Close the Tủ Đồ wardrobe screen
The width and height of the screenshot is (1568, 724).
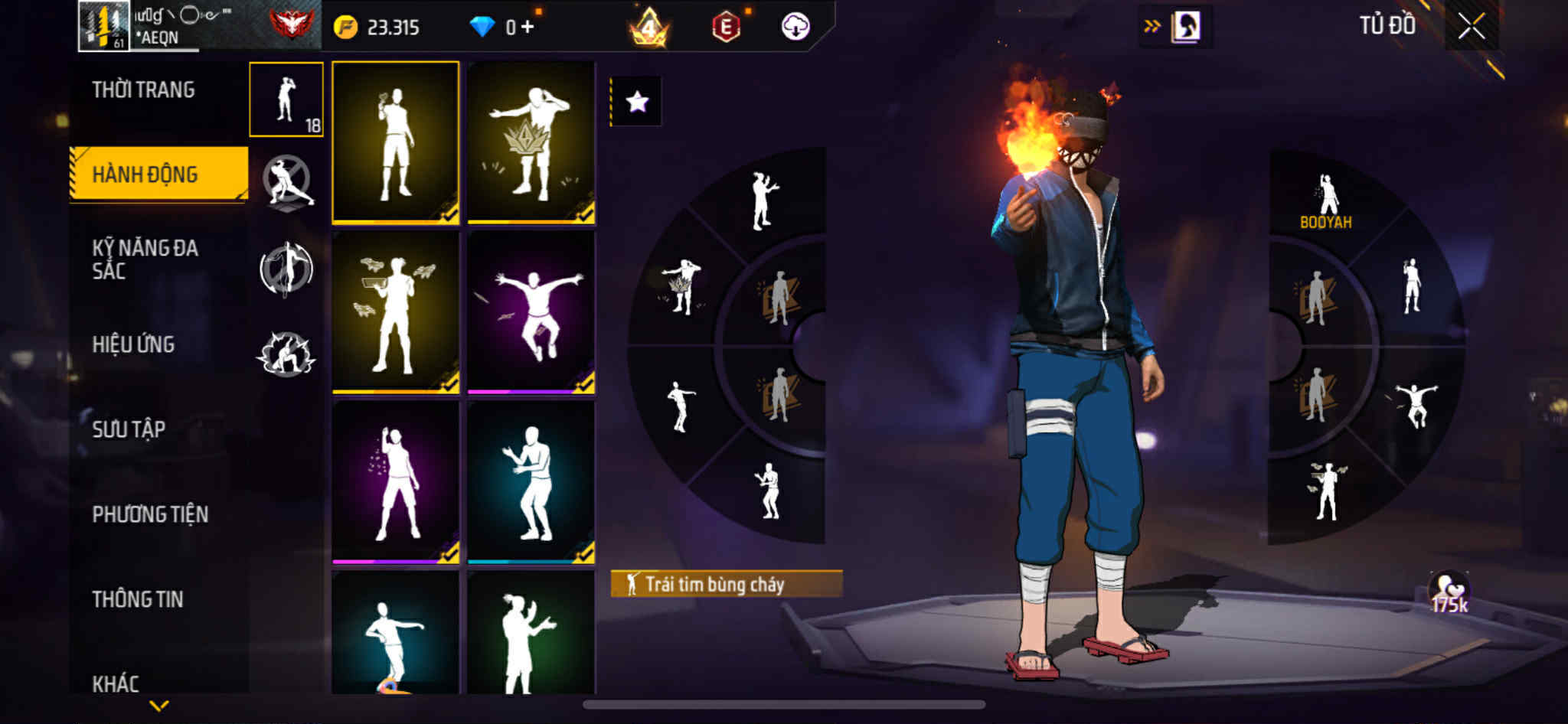click(1471, 27)
